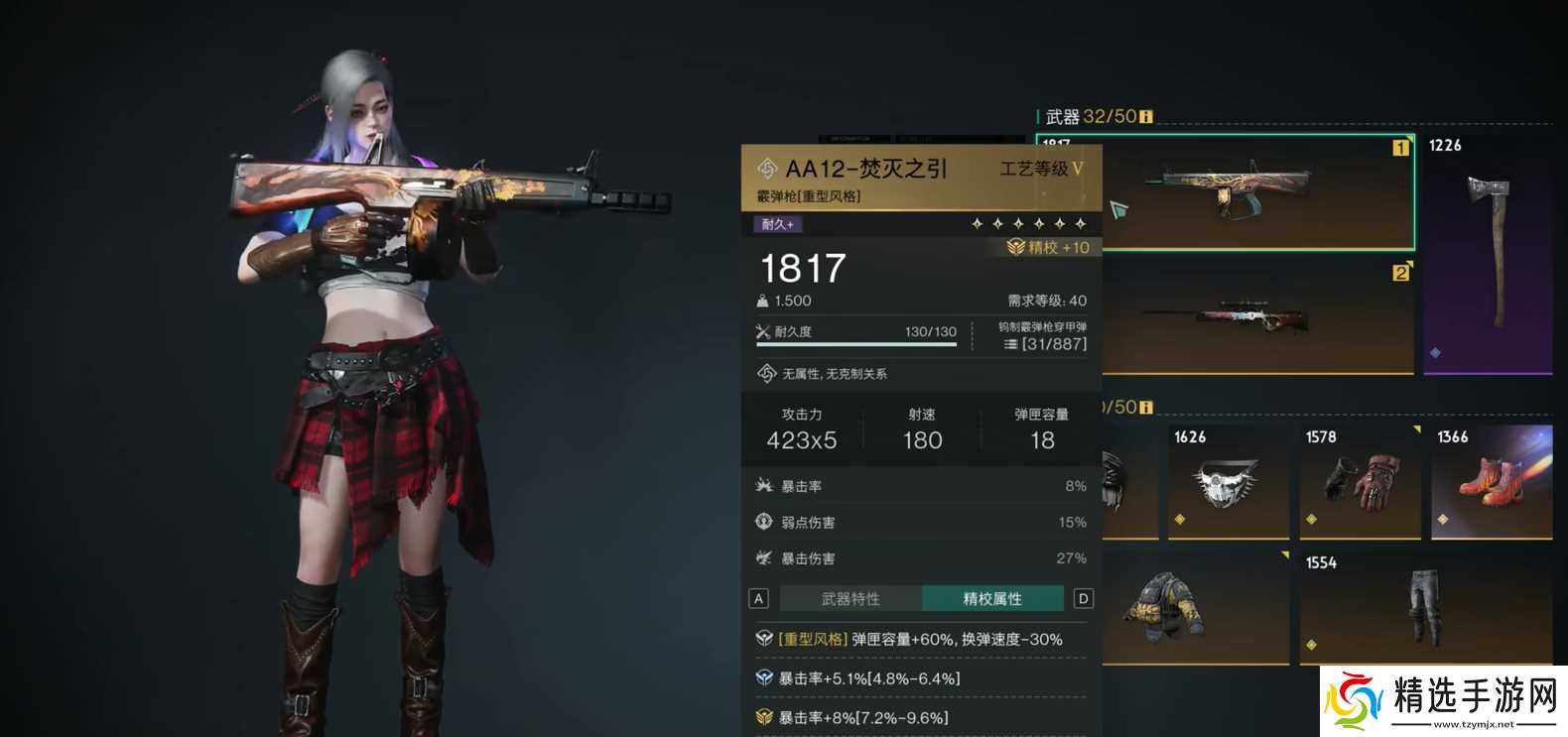Pick the 1578 gloves slot
The image size is (1568, 737).
pyautogui.click(x=1360, y=481)
